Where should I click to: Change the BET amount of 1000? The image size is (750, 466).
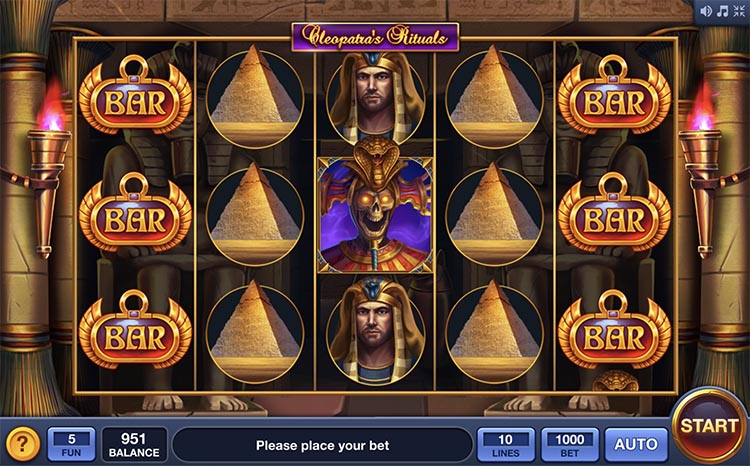(x=570, y=443)
